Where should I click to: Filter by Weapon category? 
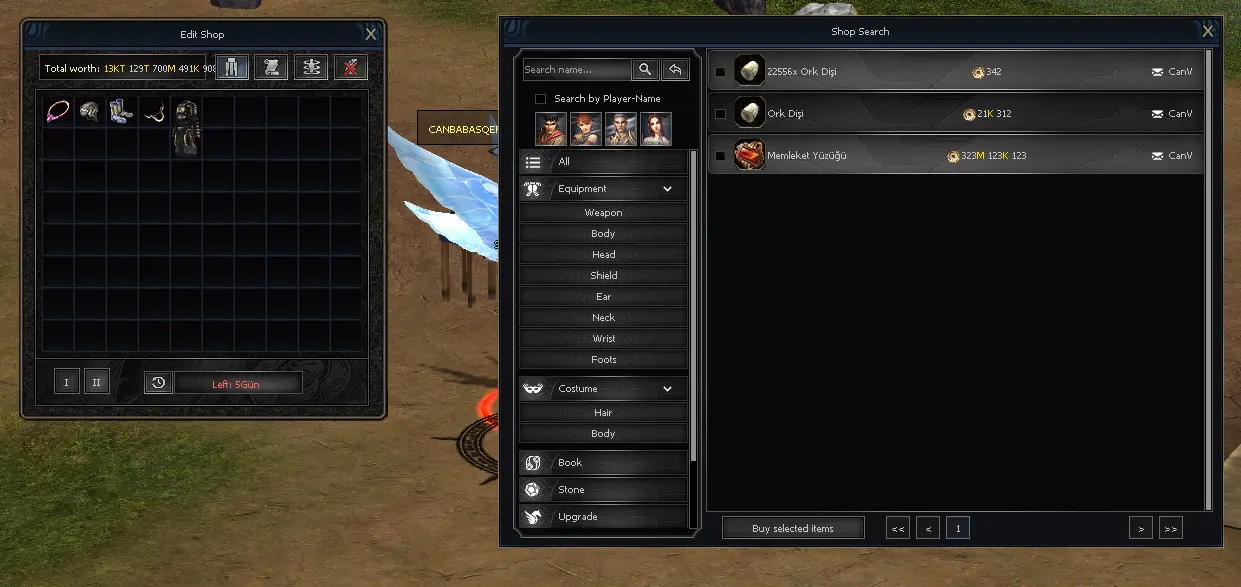603,213
